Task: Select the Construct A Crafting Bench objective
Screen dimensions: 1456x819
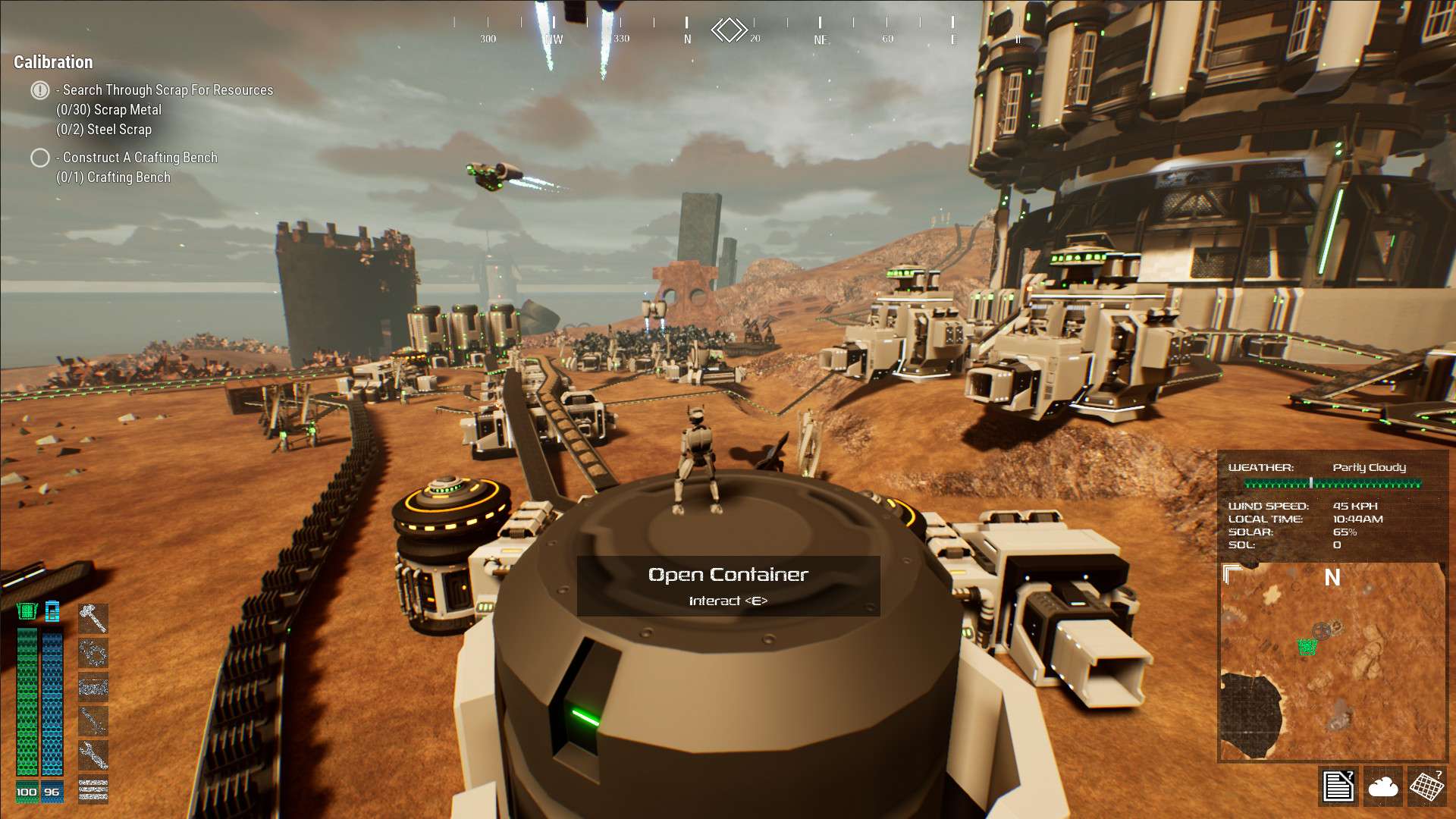Action: (x=140, y=158)
